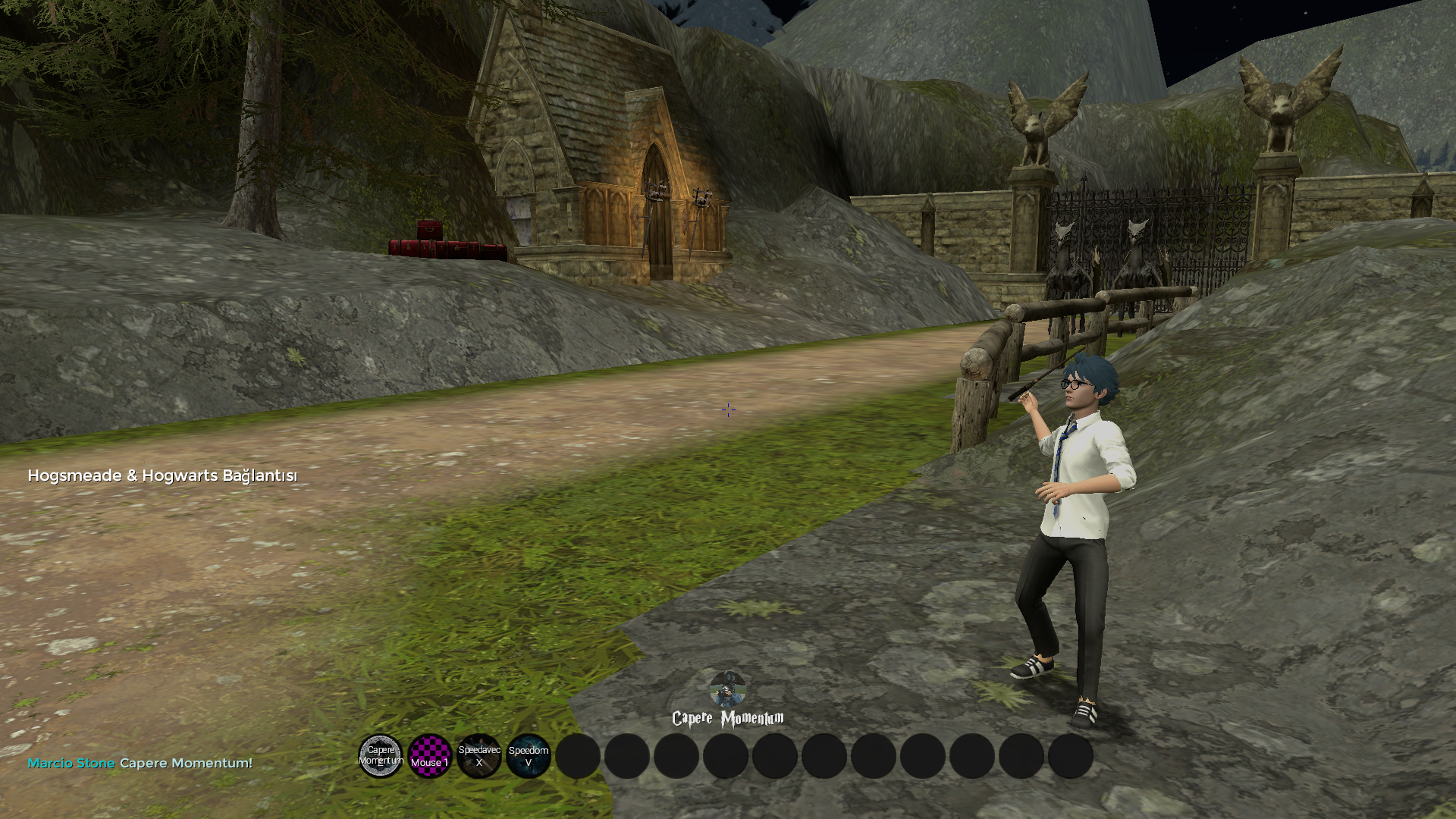Viewport: 1456px width, 819px height.
Task: Activate the purple checkered Mouse 1 slot
Action: click(430, 756)
